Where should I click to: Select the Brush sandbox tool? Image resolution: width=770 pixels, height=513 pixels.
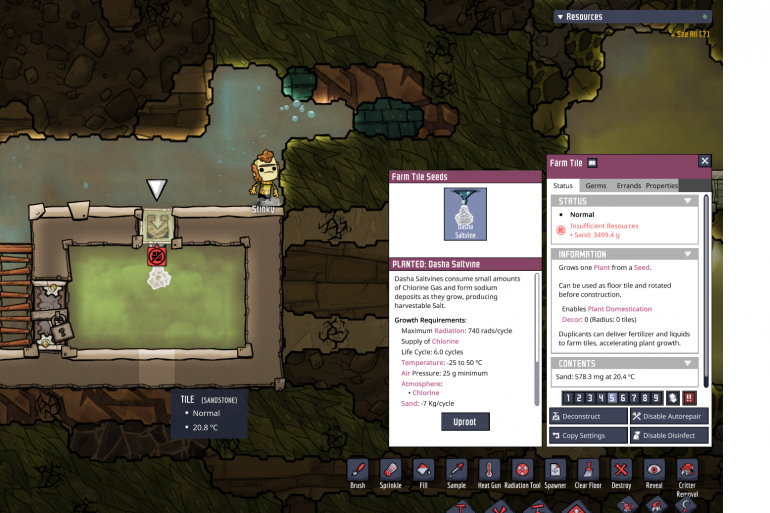click(358, 471)
